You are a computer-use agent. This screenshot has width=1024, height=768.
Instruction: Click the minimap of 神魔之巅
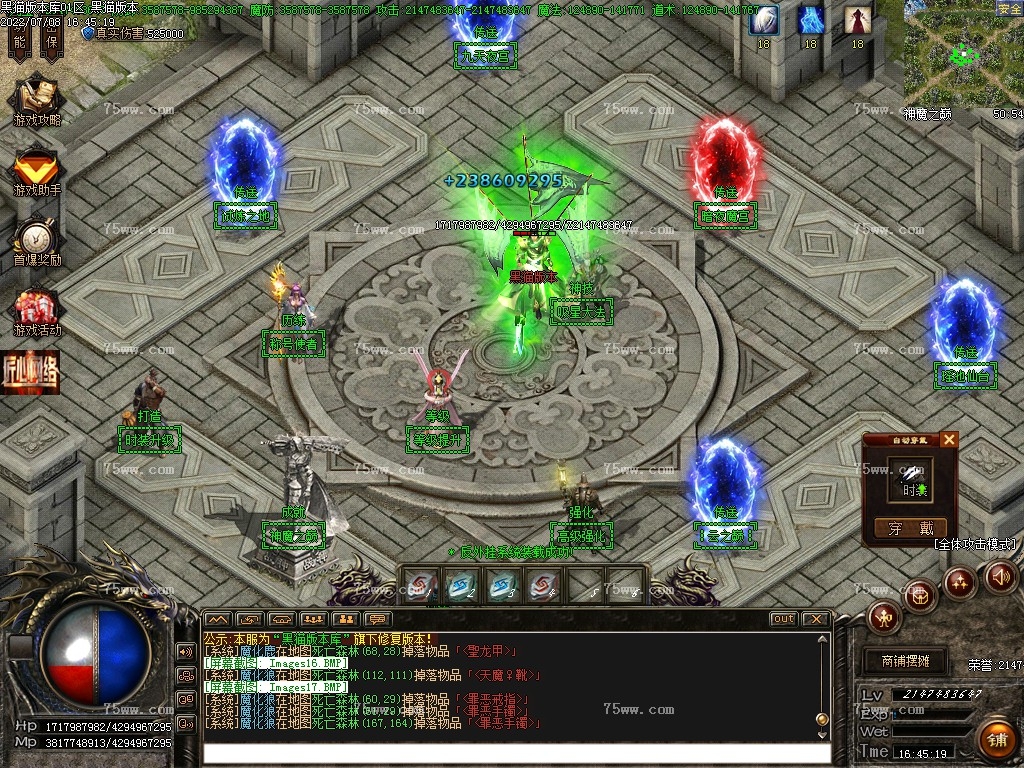(962, 54)
